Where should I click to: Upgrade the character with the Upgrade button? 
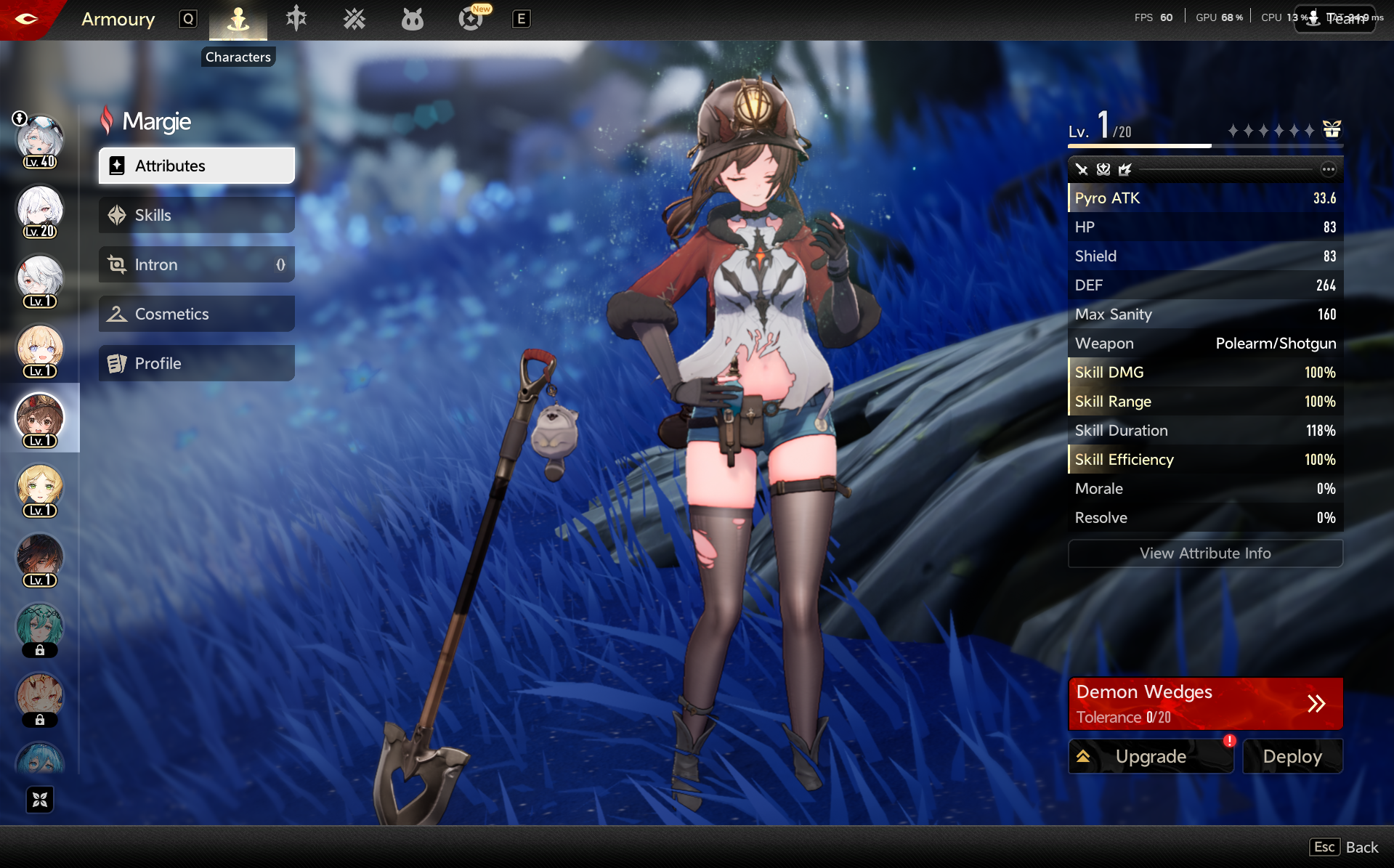[x=1151, y=756]
